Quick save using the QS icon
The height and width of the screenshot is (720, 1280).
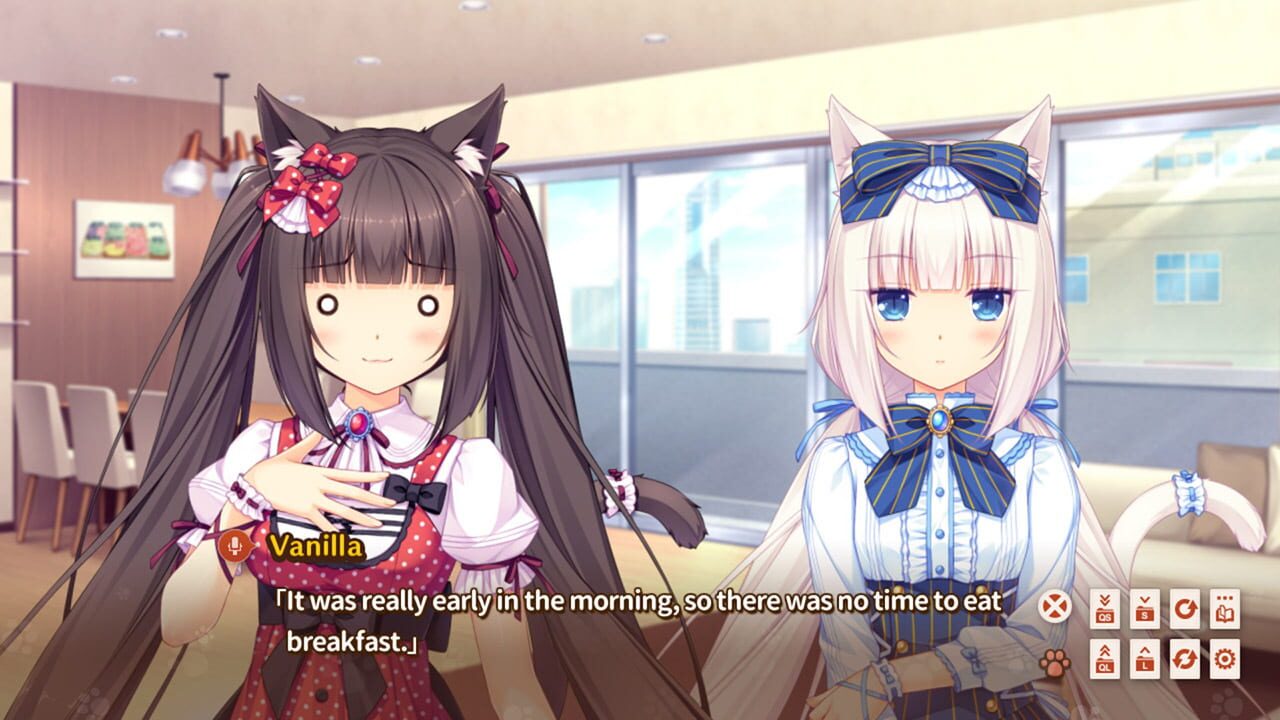(x=1105, y=608)
